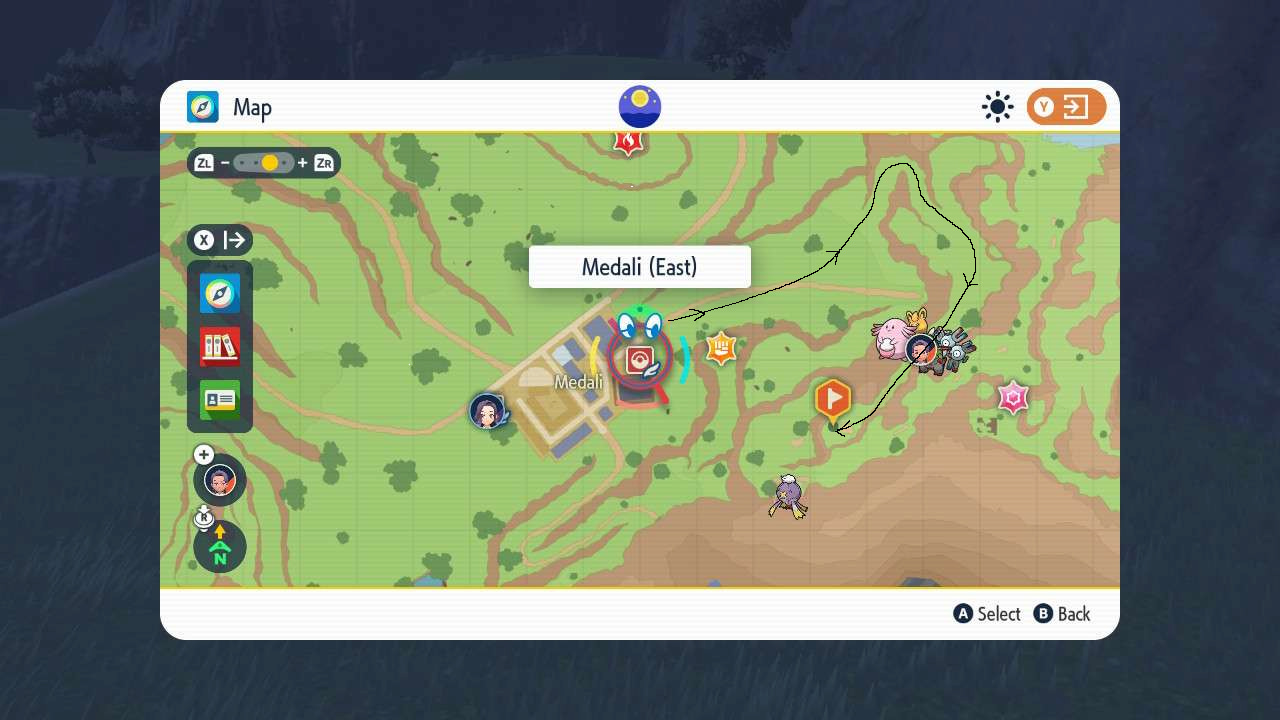Open the green Profile card in the sidebar
Viewport: 1280px width, 720px height.
tap(219, 400)
